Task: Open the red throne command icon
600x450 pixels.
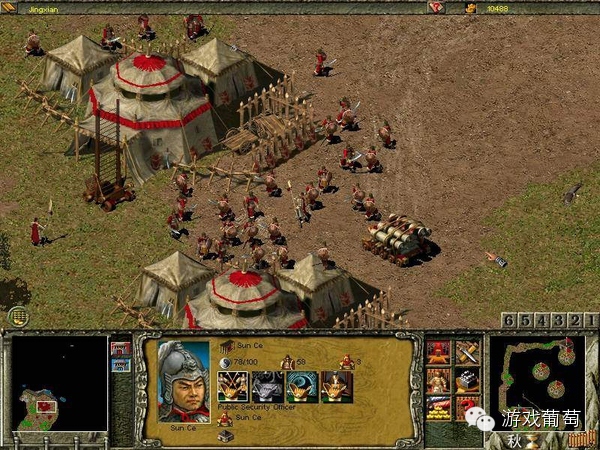Action: [x=438, y=352]
